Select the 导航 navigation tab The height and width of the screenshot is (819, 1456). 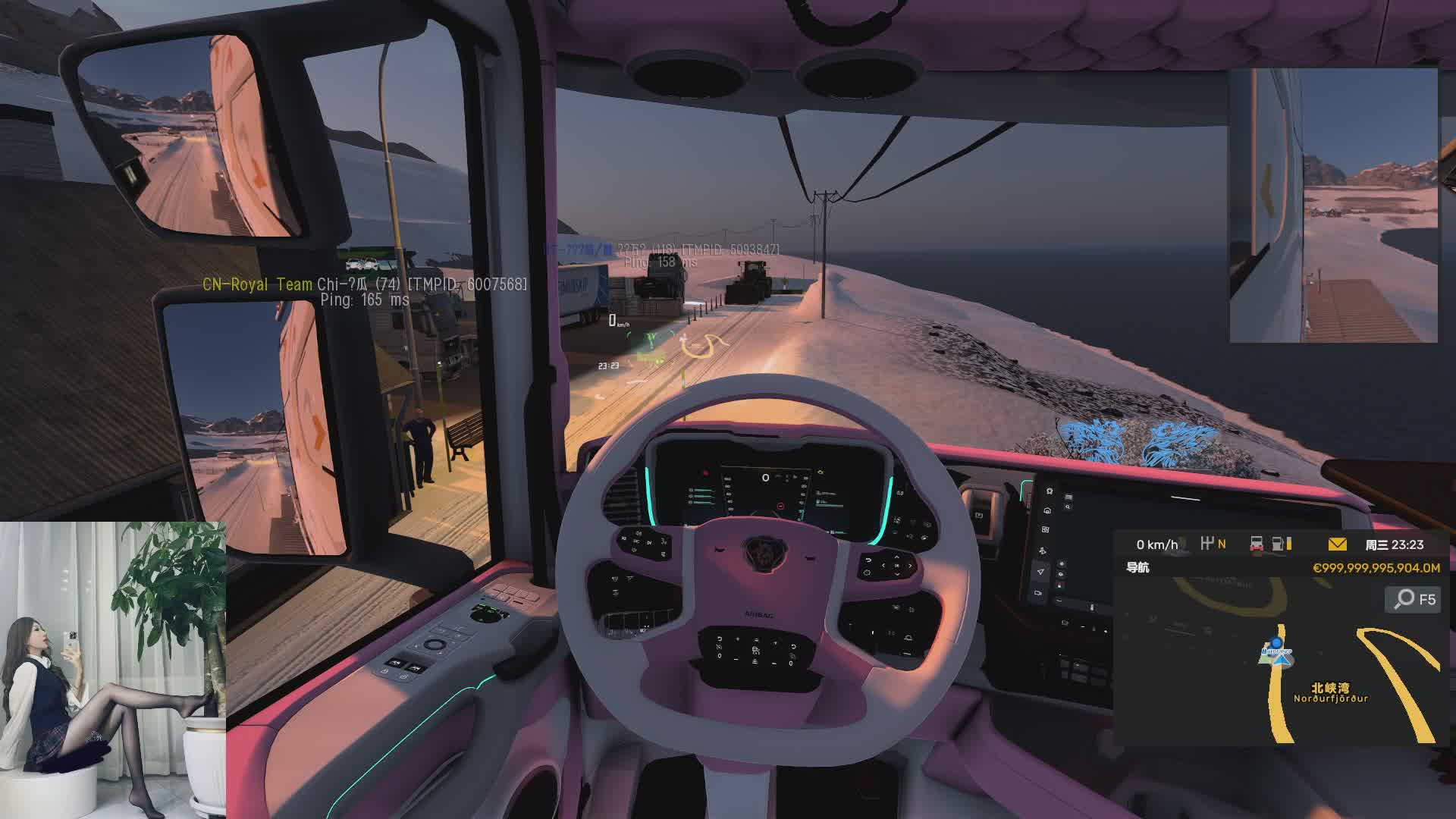[x=1137, y=567]
